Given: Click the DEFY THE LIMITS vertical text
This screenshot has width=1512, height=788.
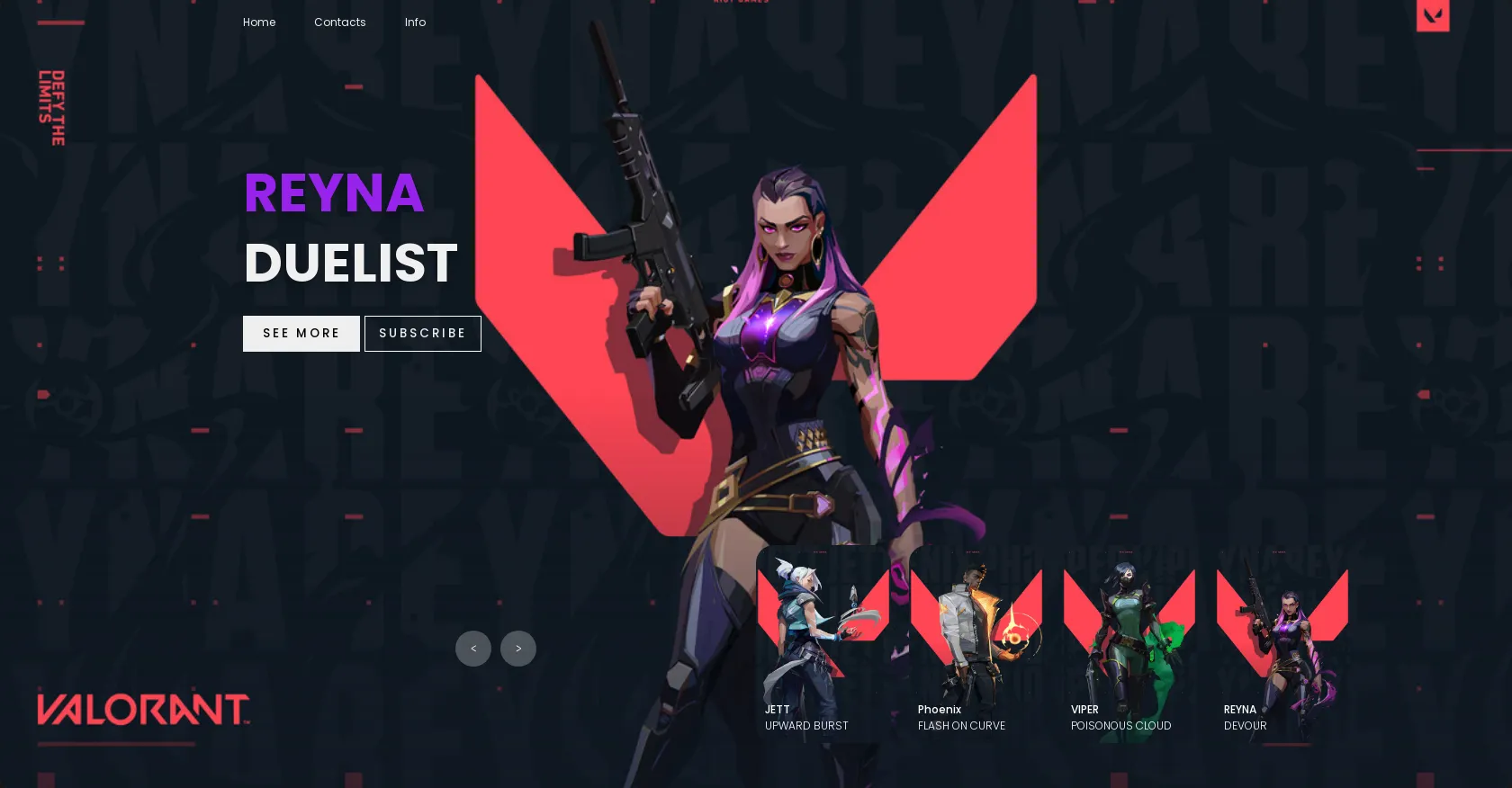Looking at the screenshot, I should (x=51, y=106).
